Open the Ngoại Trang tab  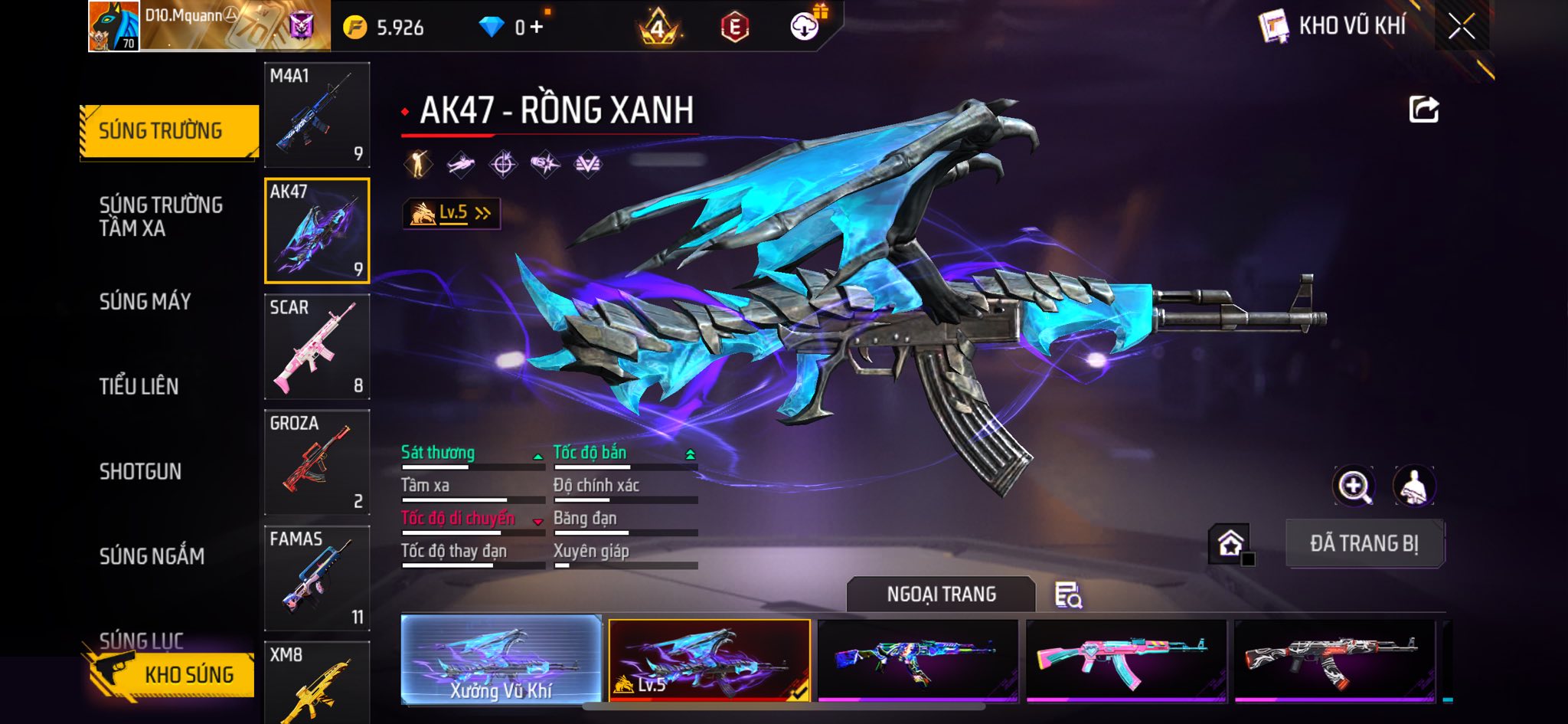coord(941,595)
